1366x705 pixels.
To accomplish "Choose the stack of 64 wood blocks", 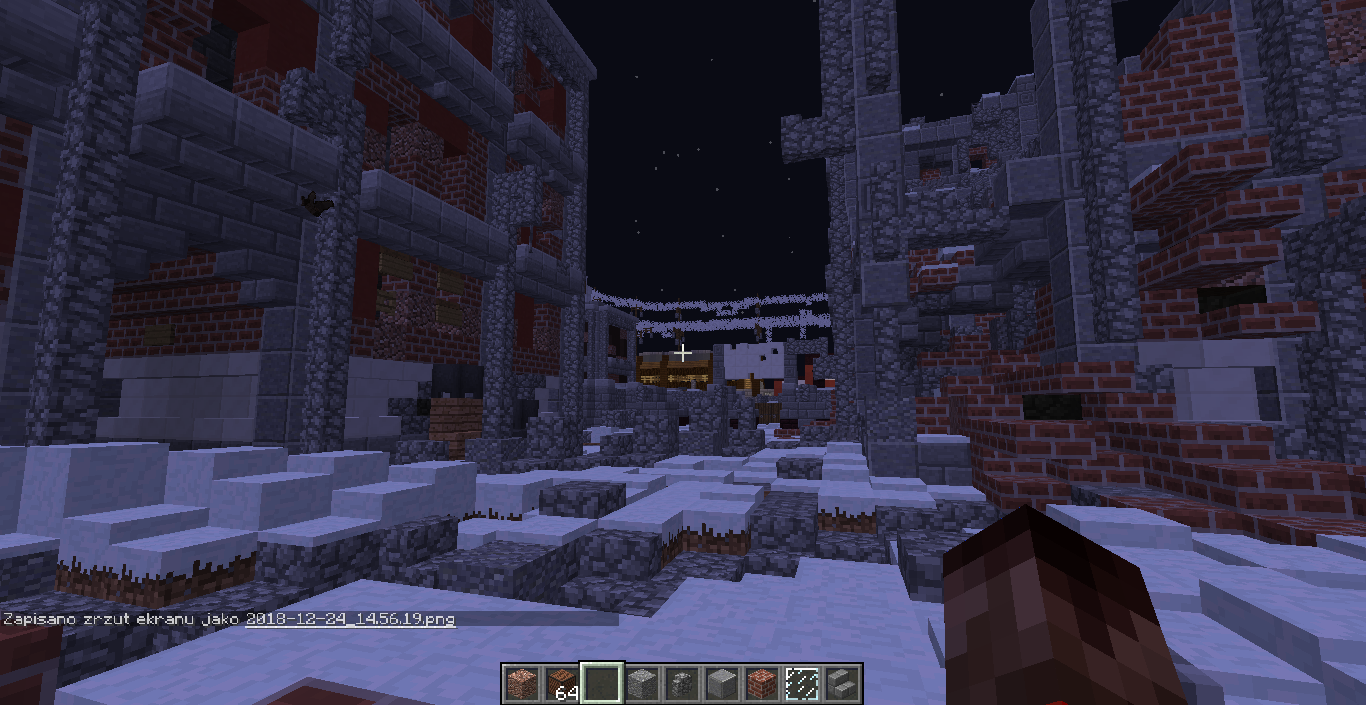I will click(x=562, y=683).
